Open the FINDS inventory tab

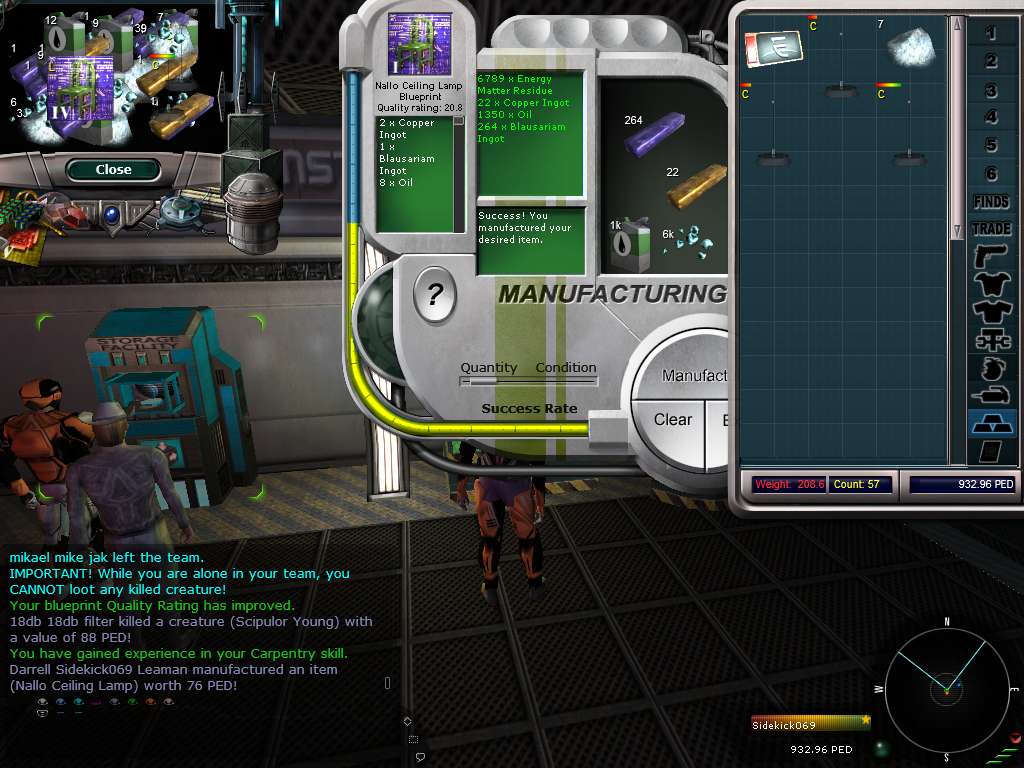point(991,202)
